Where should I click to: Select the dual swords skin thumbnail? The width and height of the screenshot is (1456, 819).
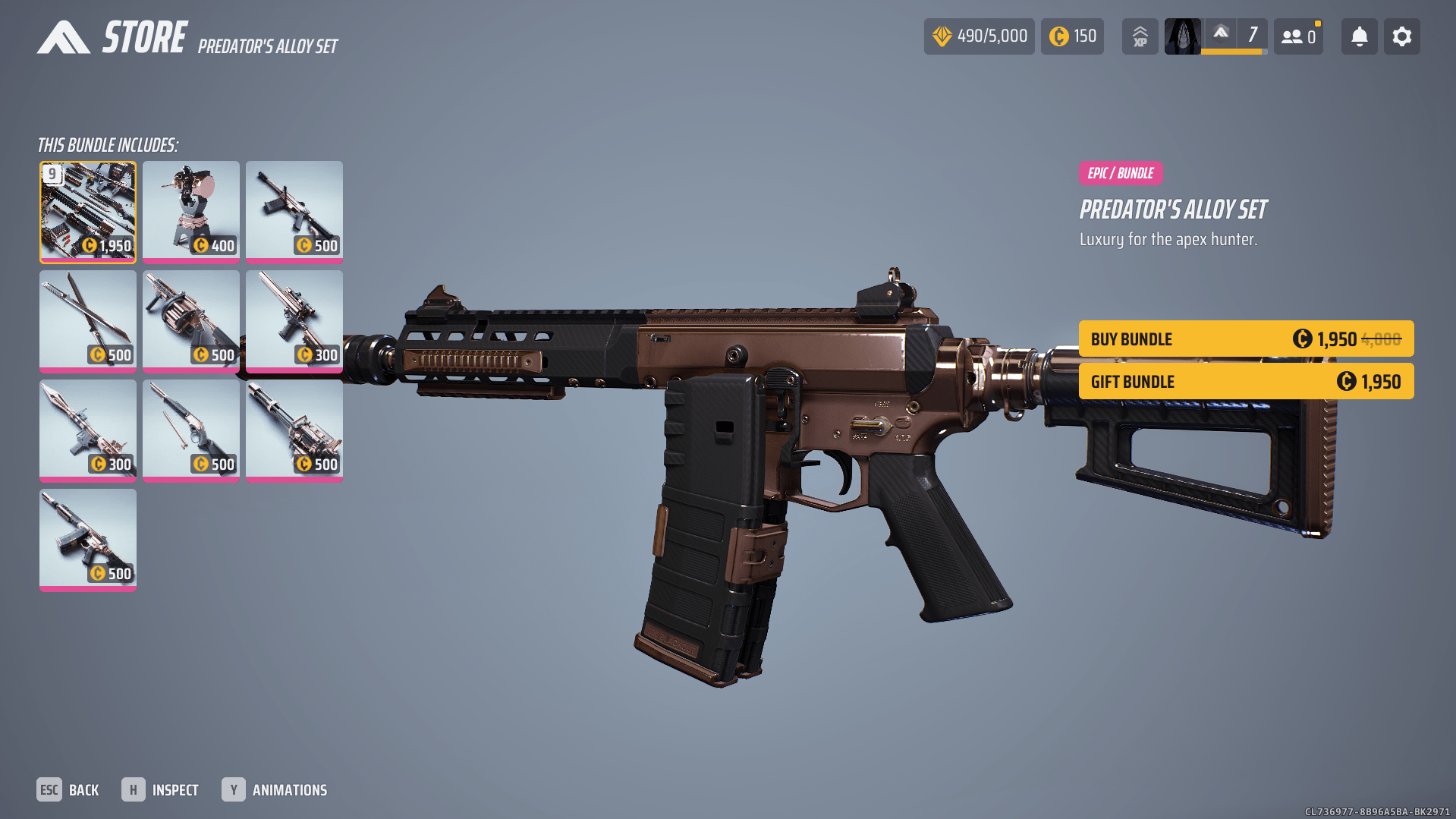[88, 321]
